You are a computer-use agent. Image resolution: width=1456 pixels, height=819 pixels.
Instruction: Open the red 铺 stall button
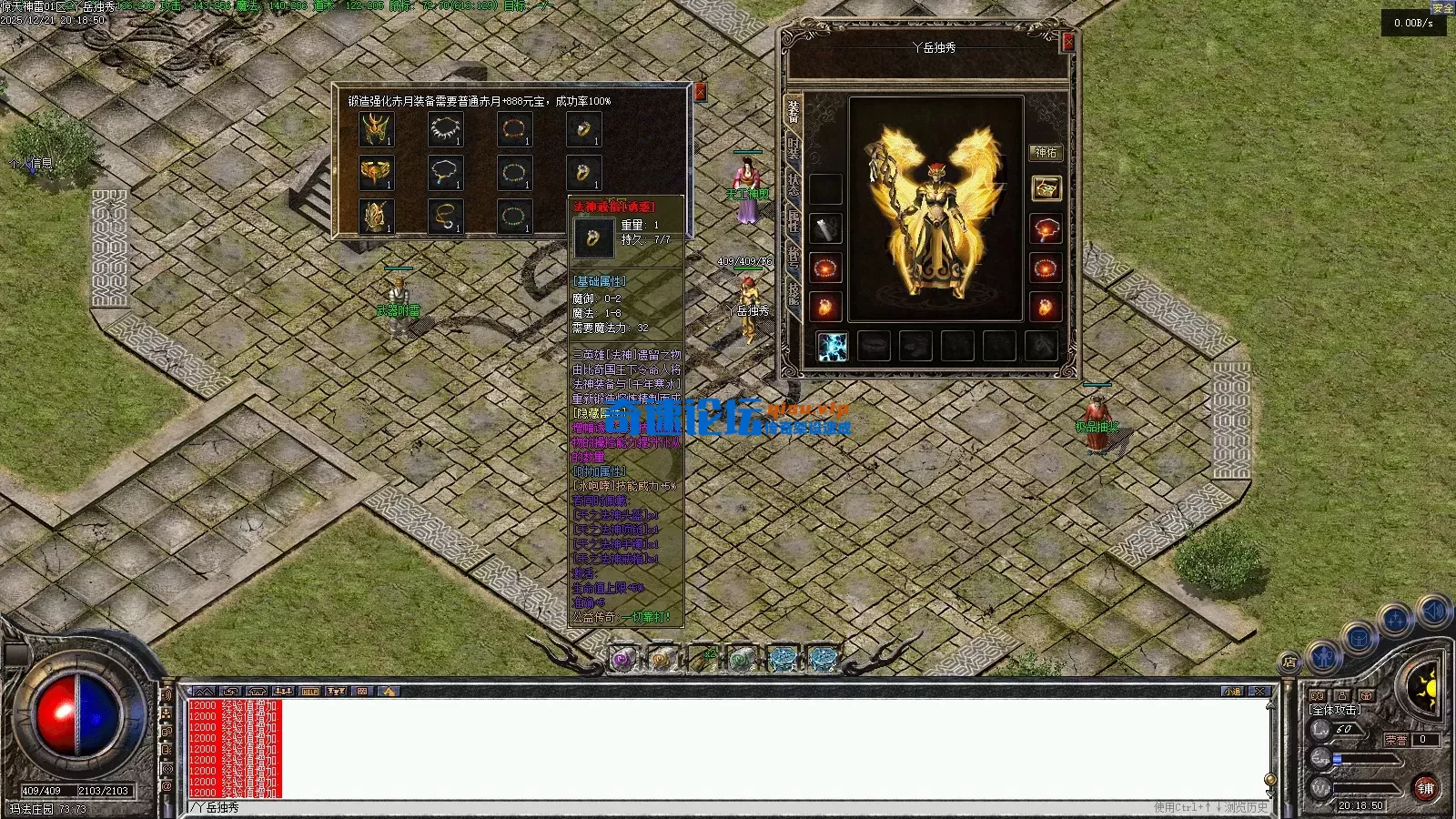coord(1425,788)
